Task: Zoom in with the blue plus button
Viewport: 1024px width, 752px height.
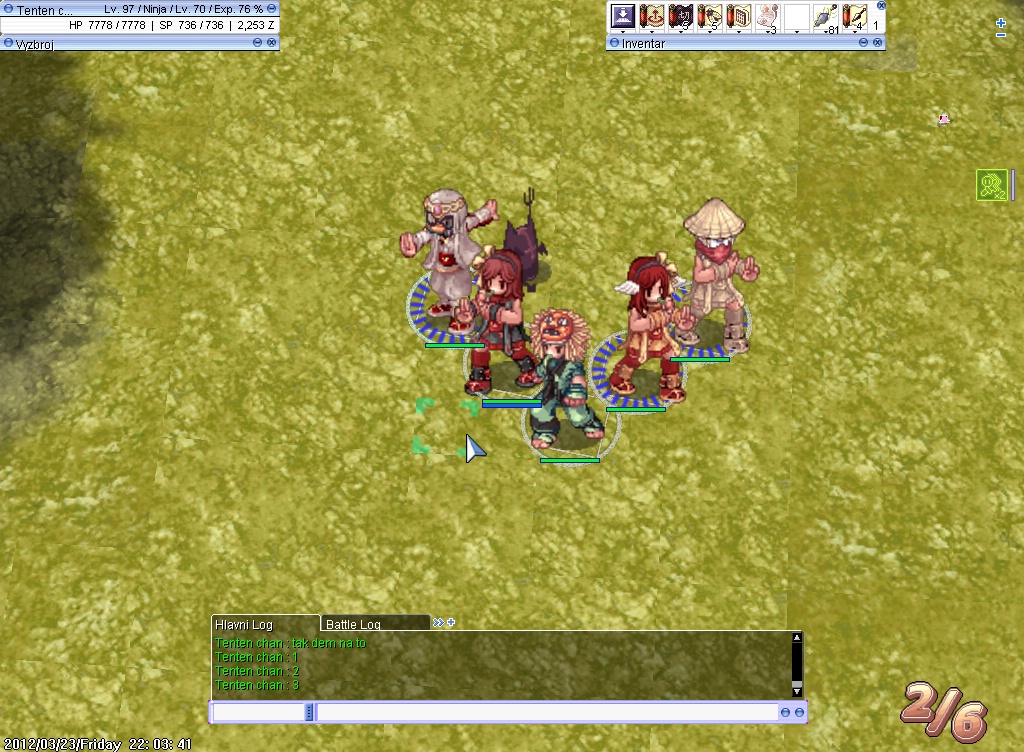Action: (1001, 23)
